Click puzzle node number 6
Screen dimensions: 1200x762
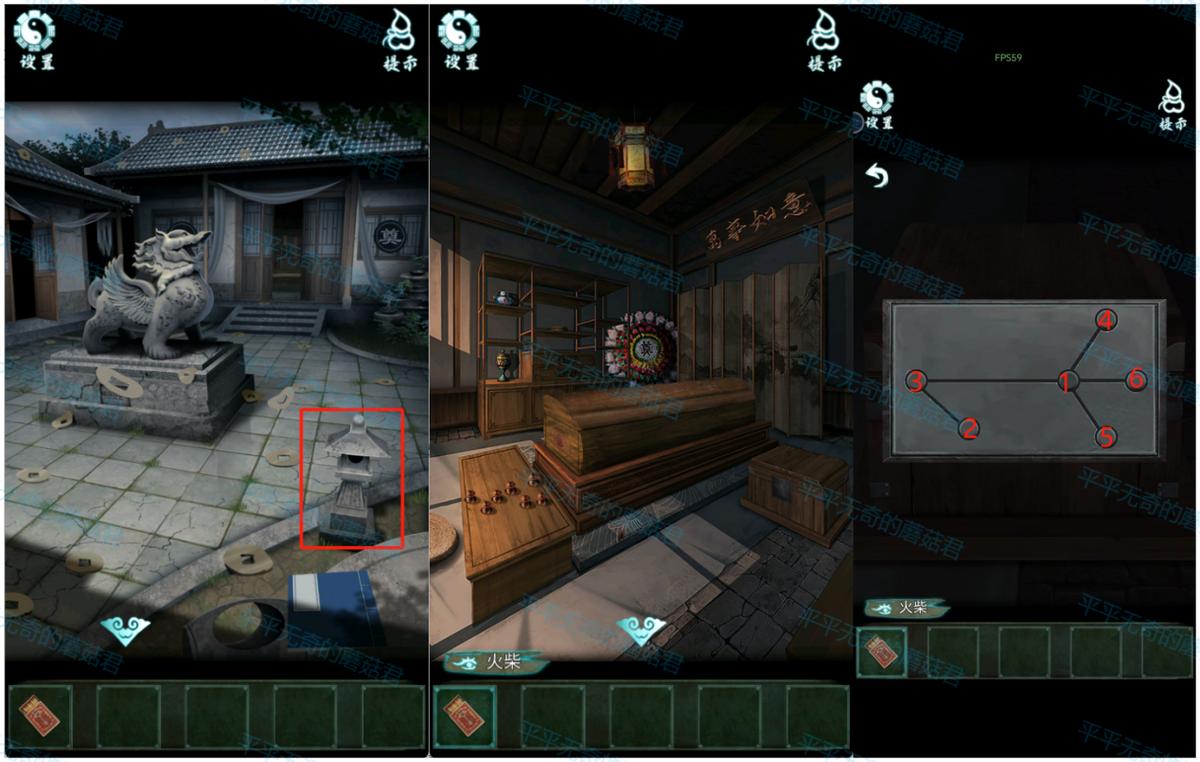pos(1135,380)
